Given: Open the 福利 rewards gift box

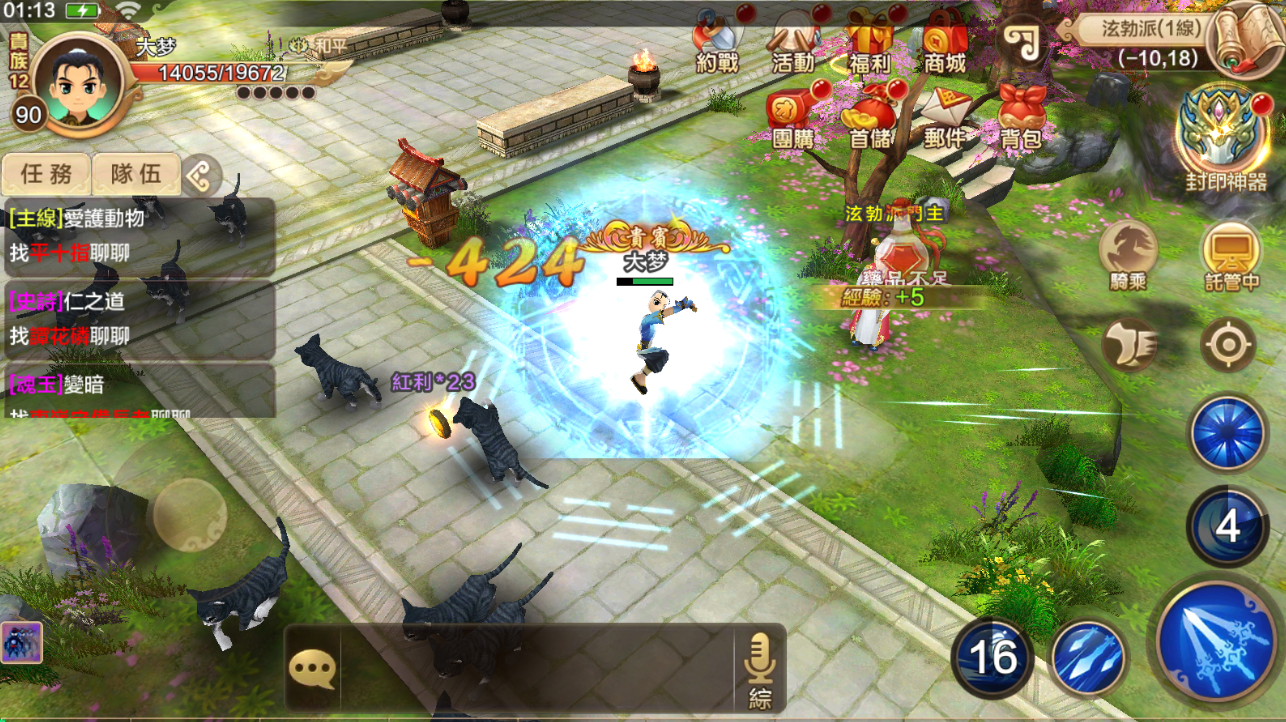Looking at the screenshot, I should [x=868, y=41].
